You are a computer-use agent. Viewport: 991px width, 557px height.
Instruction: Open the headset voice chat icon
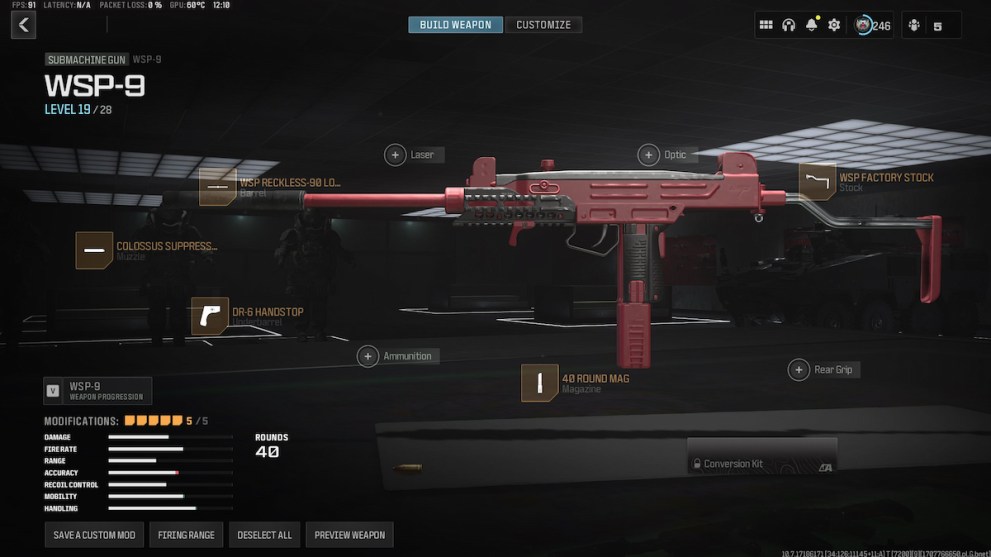tap(789, 25)
